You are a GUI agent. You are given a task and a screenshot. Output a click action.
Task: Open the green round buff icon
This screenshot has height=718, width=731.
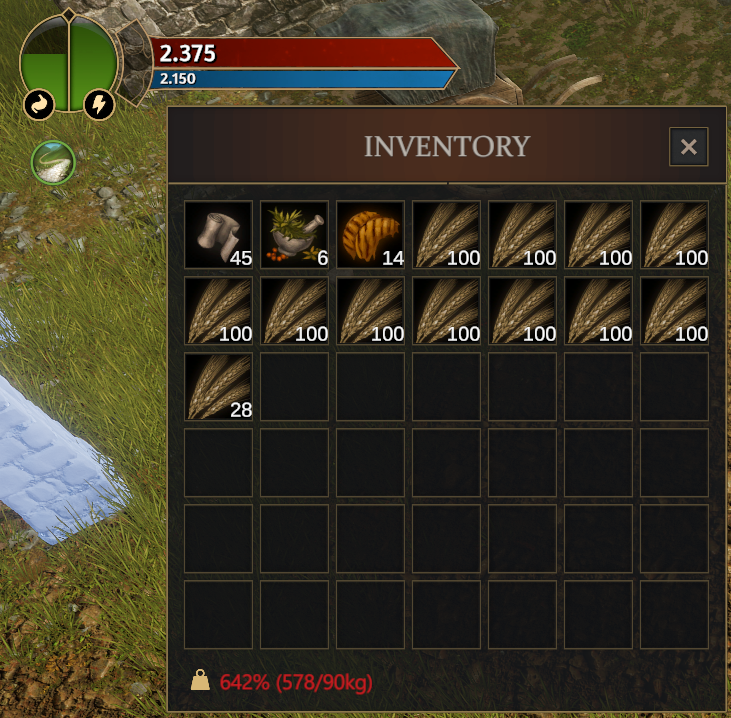click(x=54, y=162)
